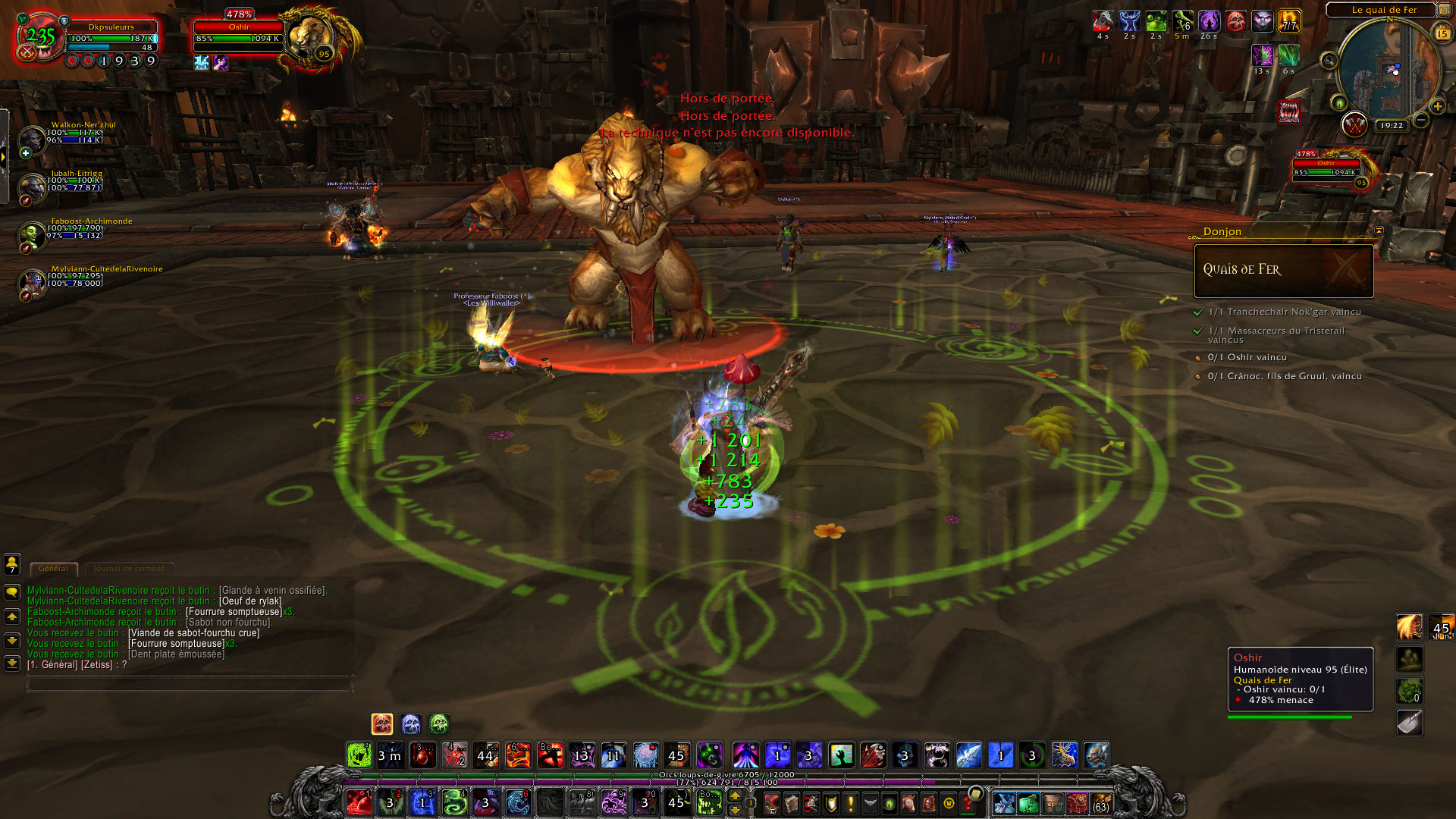Screen dimensions: 1456x819
Task: Select Jubalh-Eitrigg's party portrait
Action: click(33, 186)
